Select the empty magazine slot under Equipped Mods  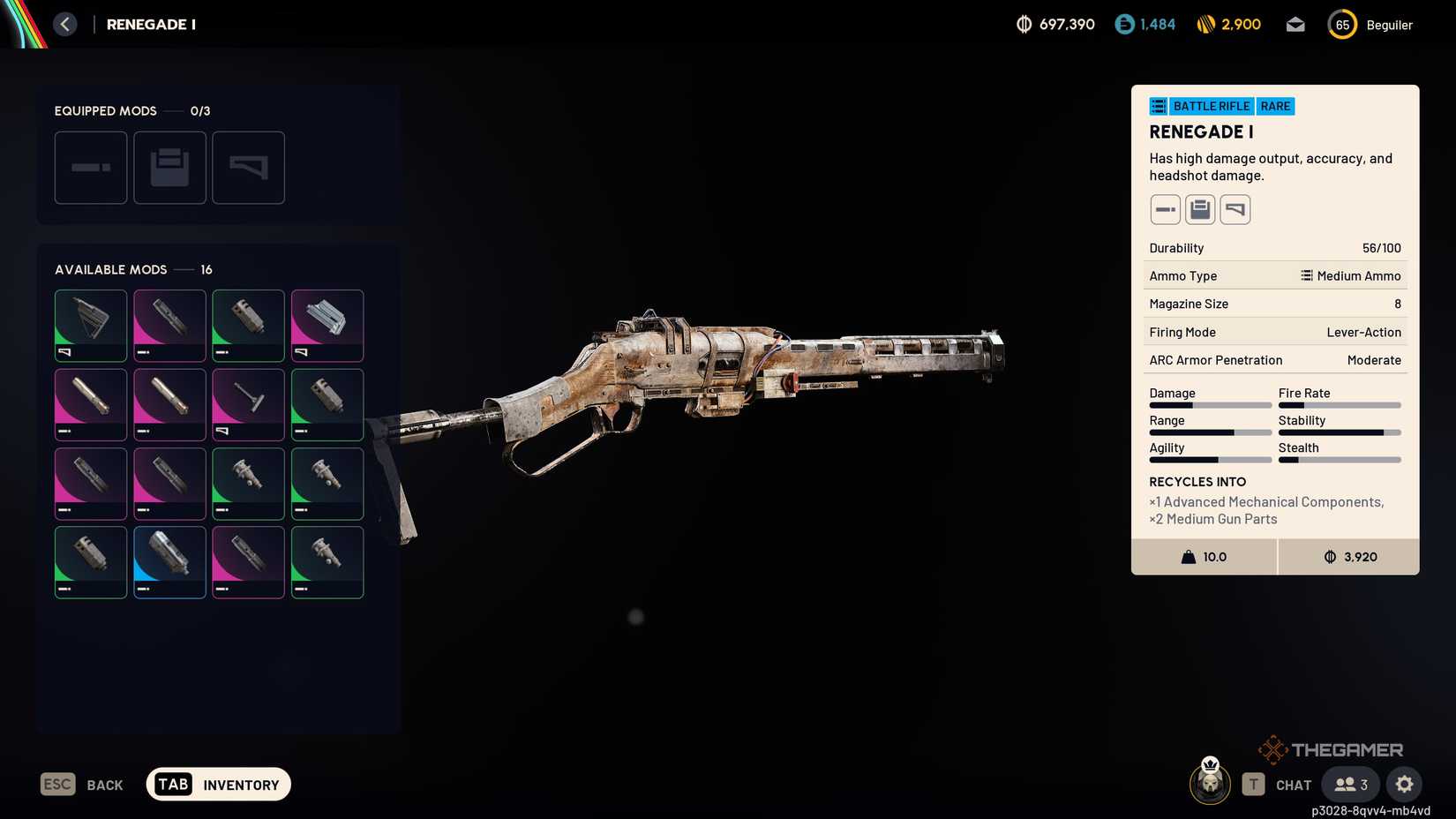coord(169,168)
